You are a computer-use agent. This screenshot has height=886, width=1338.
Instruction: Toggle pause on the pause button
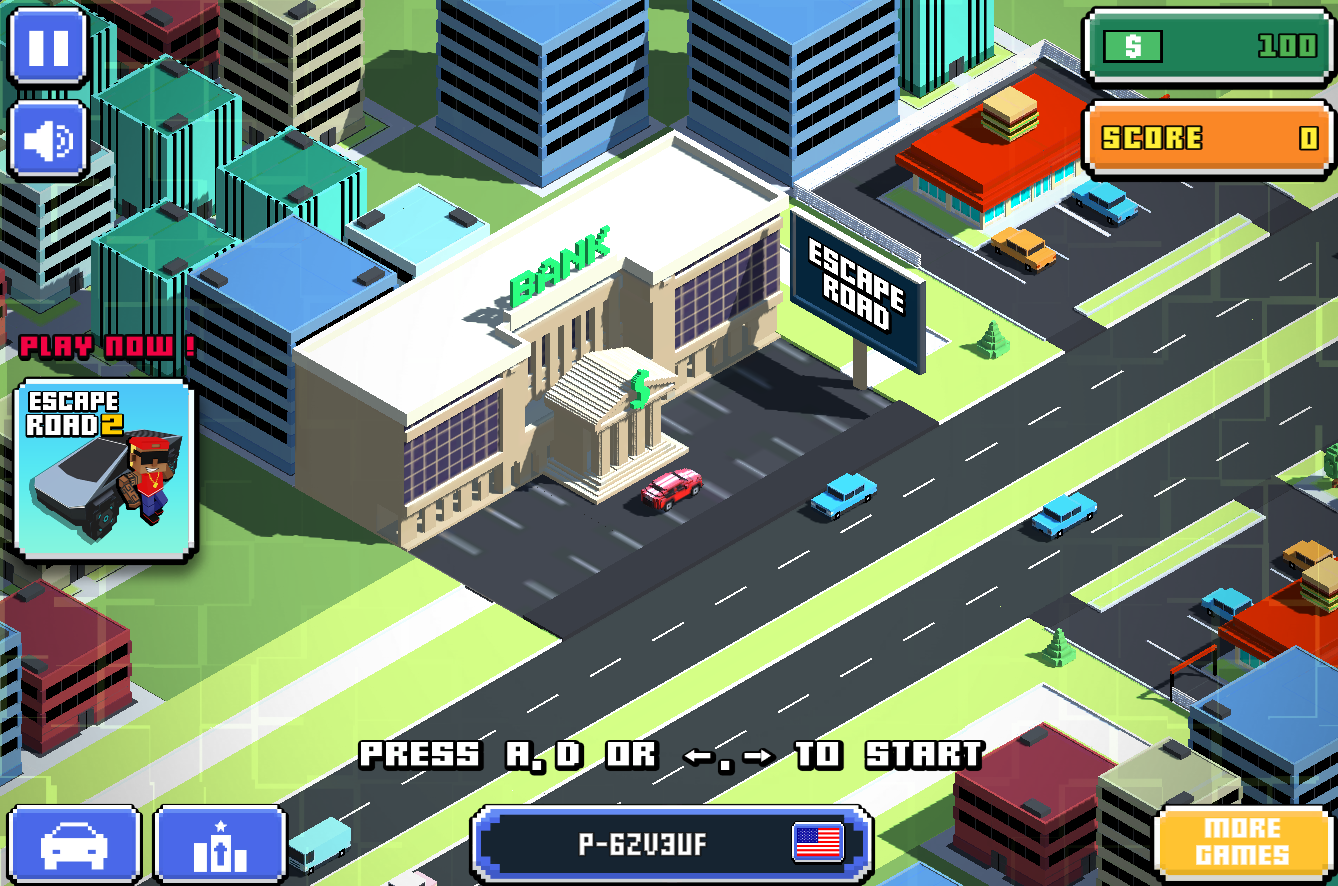[46, 48]
